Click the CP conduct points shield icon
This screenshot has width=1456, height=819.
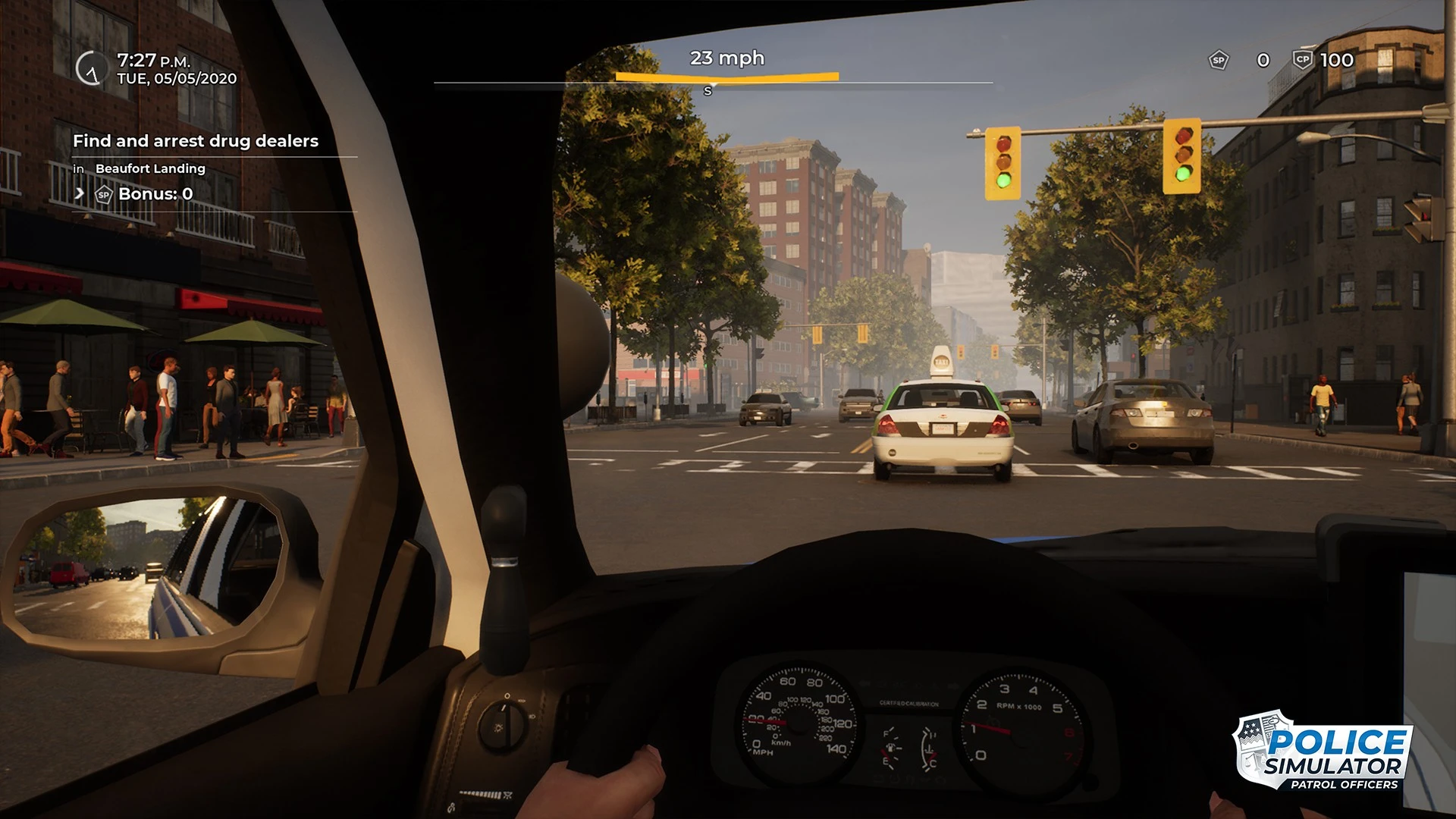(1302, 59)
